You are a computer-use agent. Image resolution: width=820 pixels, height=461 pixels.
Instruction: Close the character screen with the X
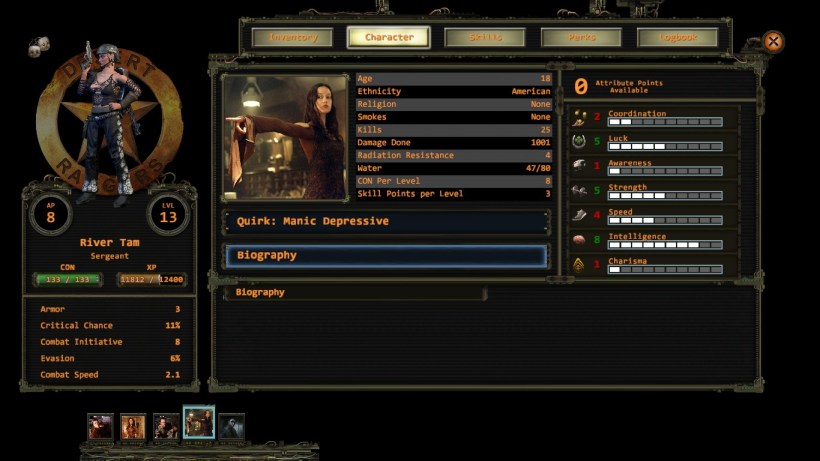click(773, 42)
